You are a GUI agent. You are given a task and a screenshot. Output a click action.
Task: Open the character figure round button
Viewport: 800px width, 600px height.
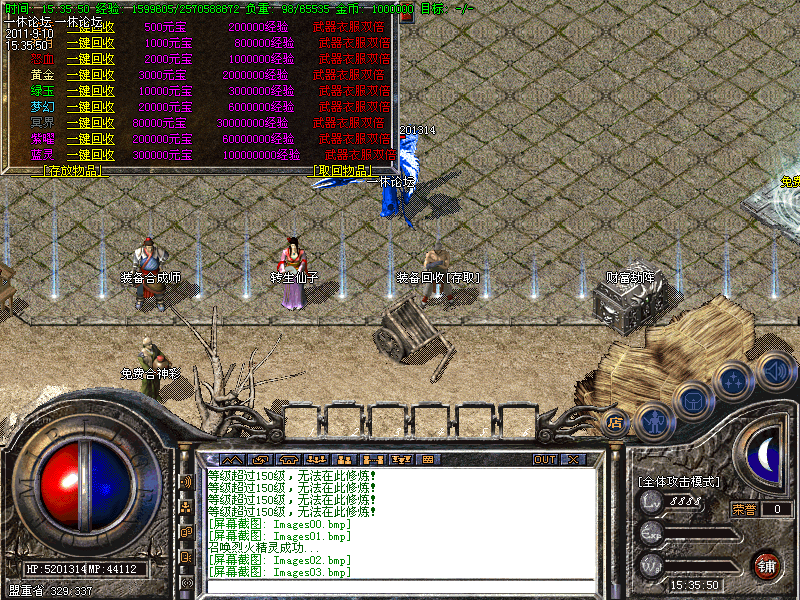tap(653, 420)
